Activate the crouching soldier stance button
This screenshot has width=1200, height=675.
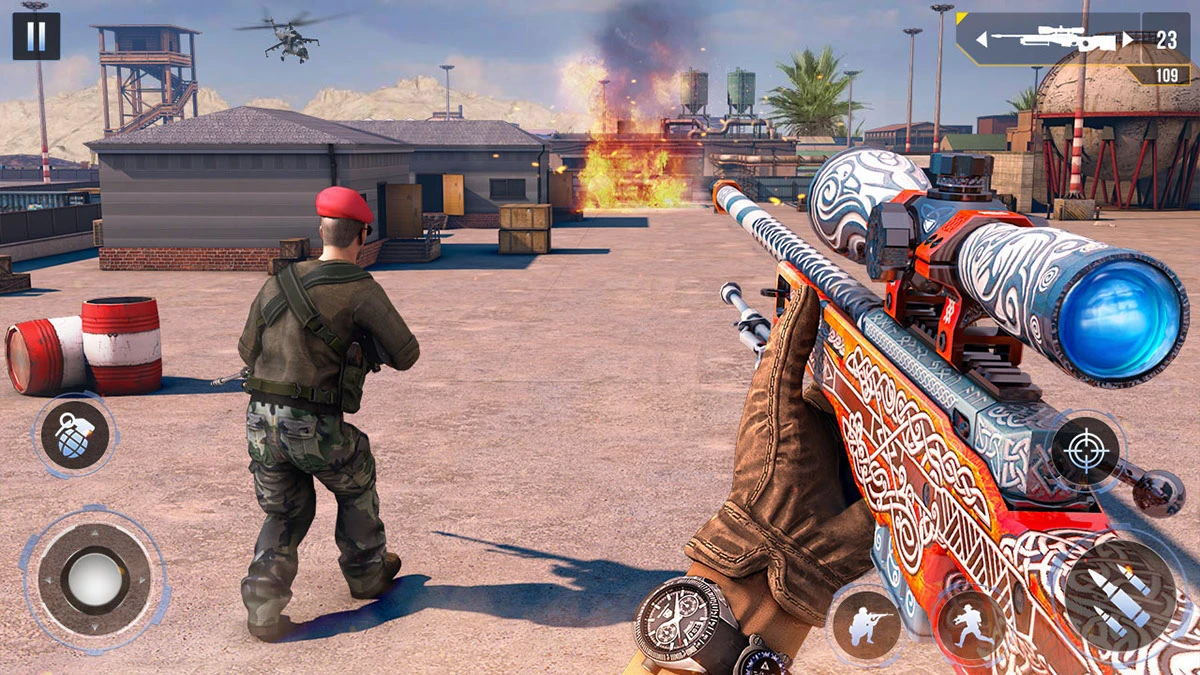point(864,626)
